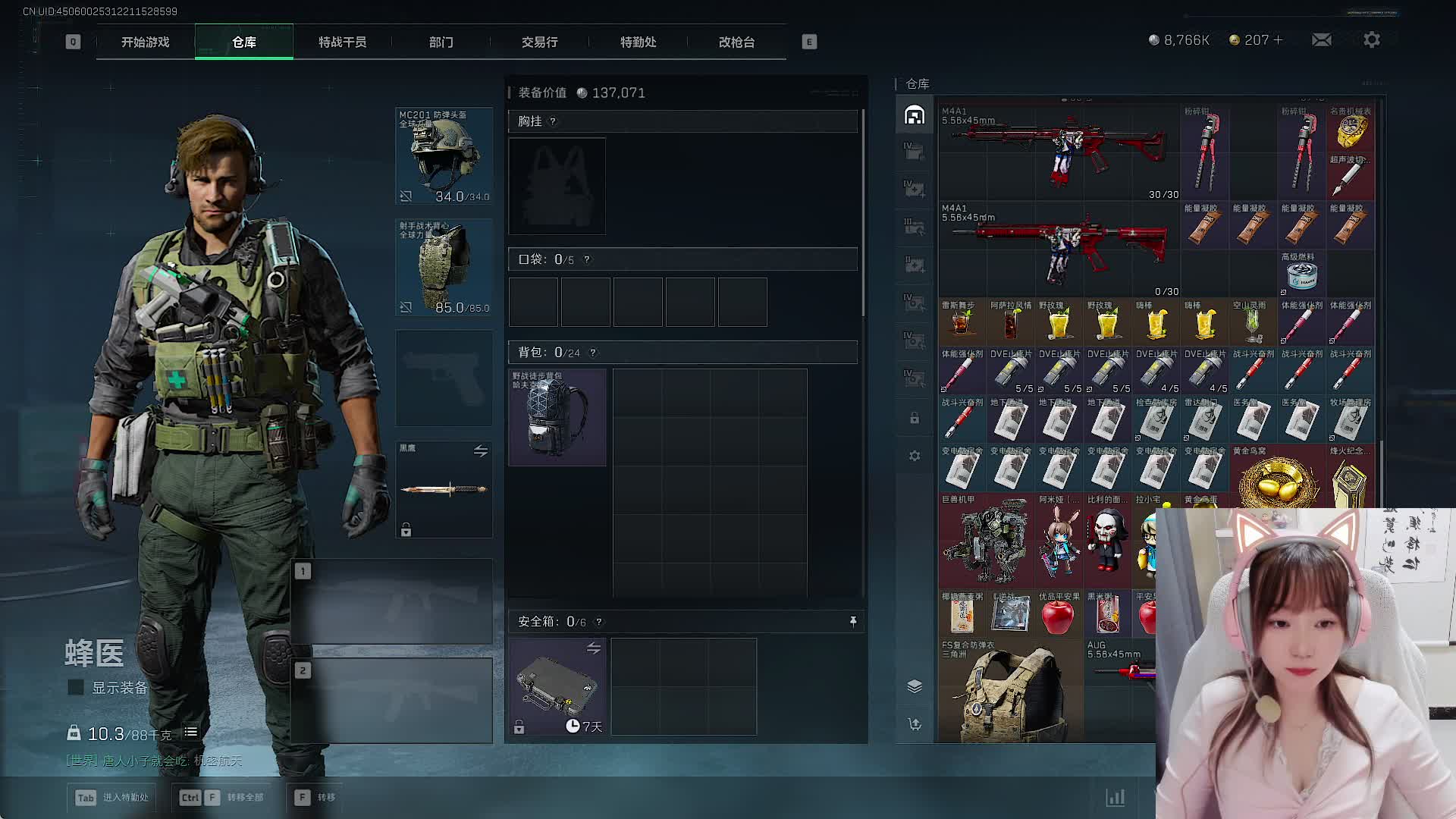Open the 开始游戏 tab

pos(145,42)
